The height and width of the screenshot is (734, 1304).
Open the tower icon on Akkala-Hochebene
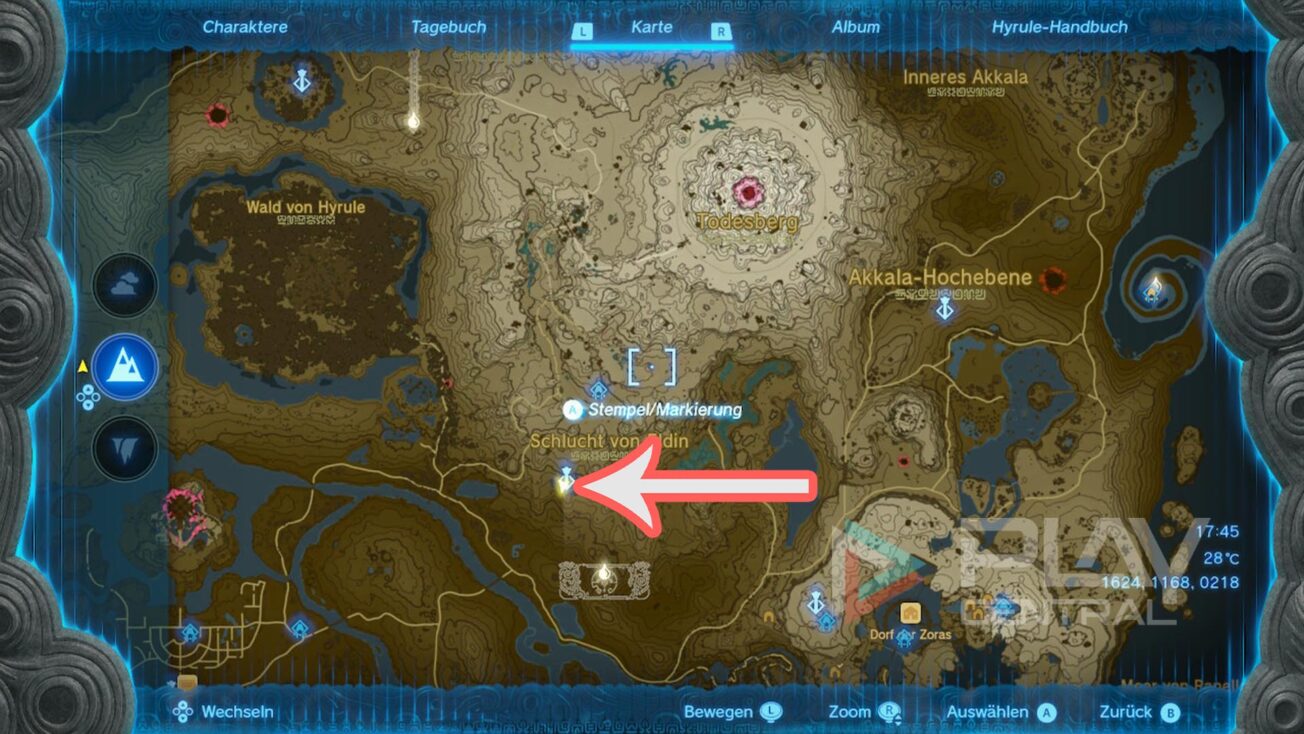pyautogui.click(x=944, y=309)
